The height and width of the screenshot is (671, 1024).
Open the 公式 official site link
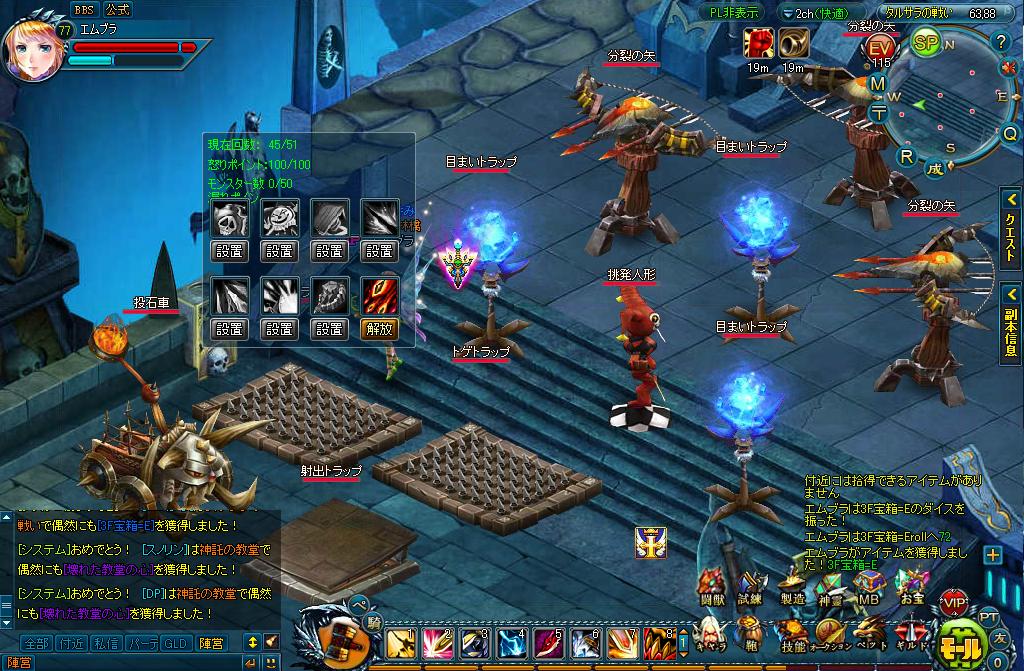(x=117, y=10)
